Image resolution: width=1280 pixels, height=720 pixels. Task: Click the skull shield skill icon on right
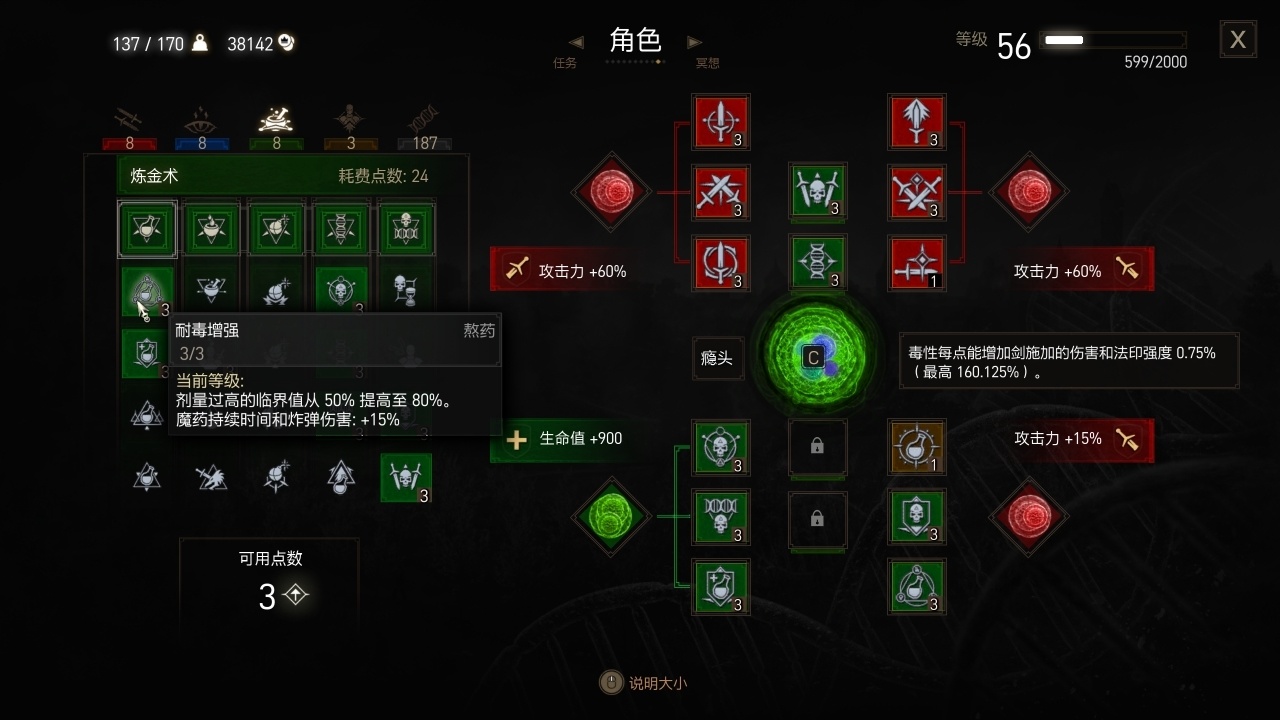coord(917,517)
